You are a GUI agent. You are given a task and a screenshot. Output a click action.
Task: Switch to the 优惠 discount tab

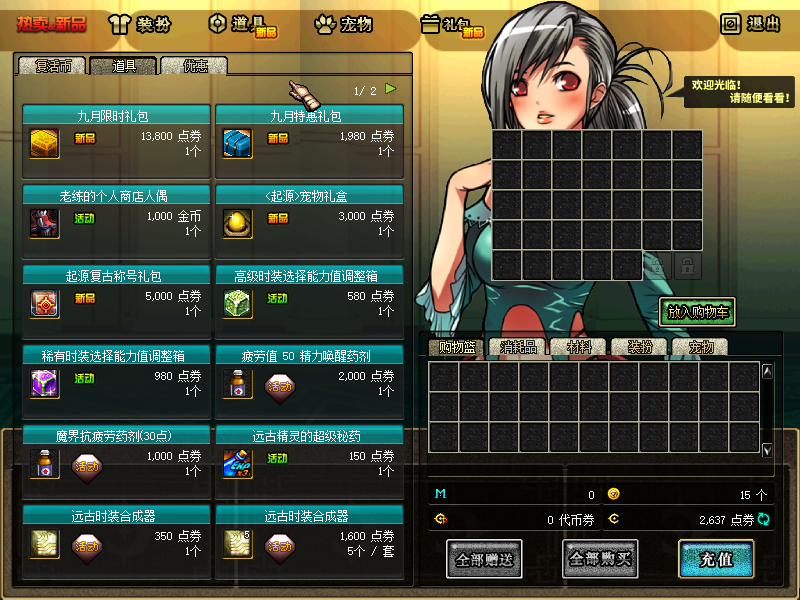coord(194,66)
